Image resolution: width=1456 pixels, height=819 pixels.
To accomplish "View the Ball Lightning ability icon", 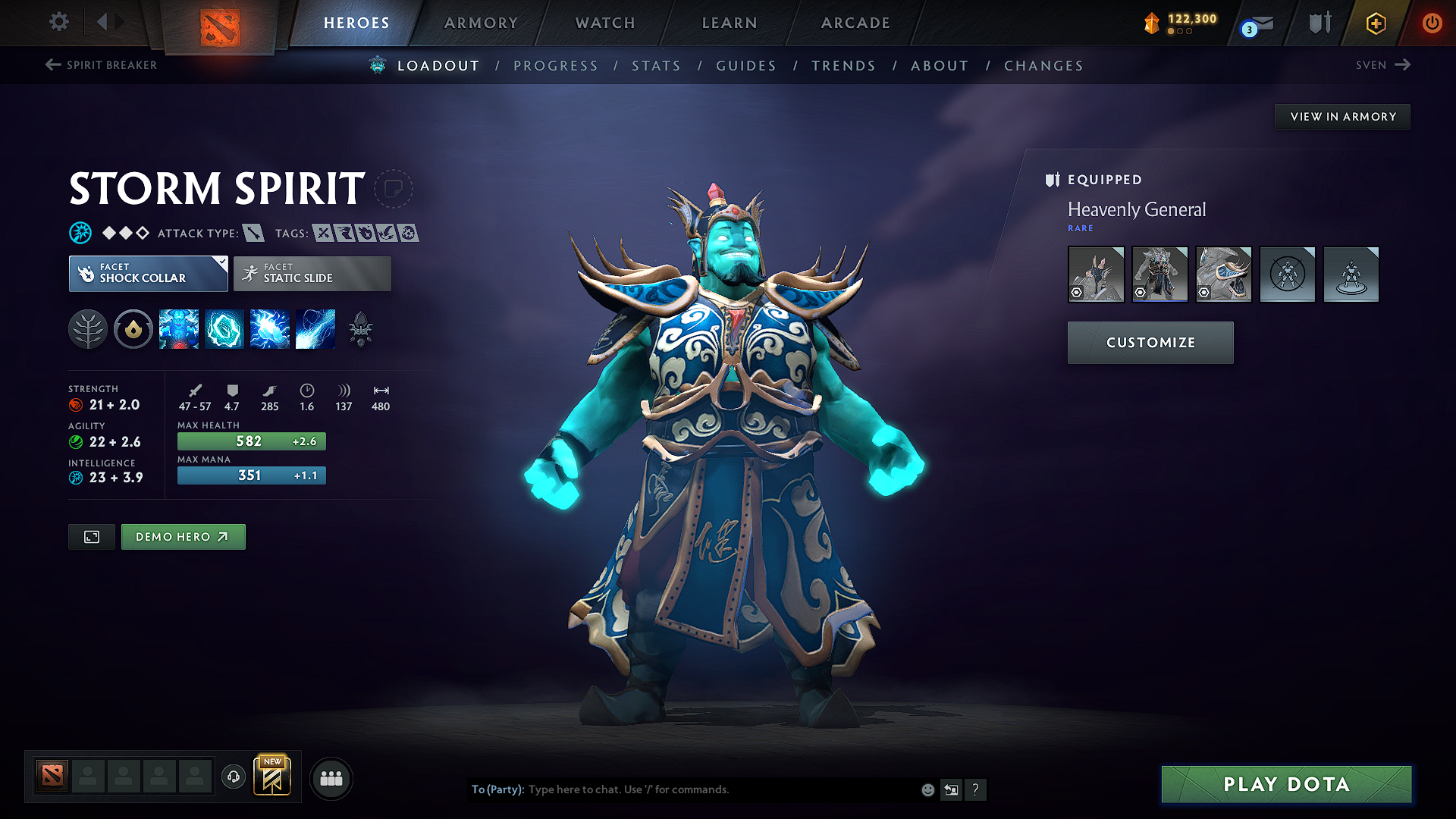I will 315,329.
